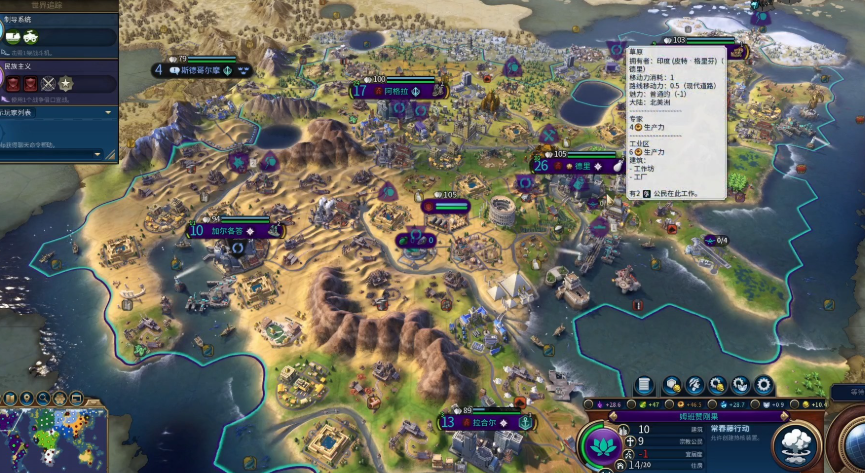Screen dimensions: 865x473
Task: Open the map lens options button
Action: pyautogui.click(x=11, y=397)
